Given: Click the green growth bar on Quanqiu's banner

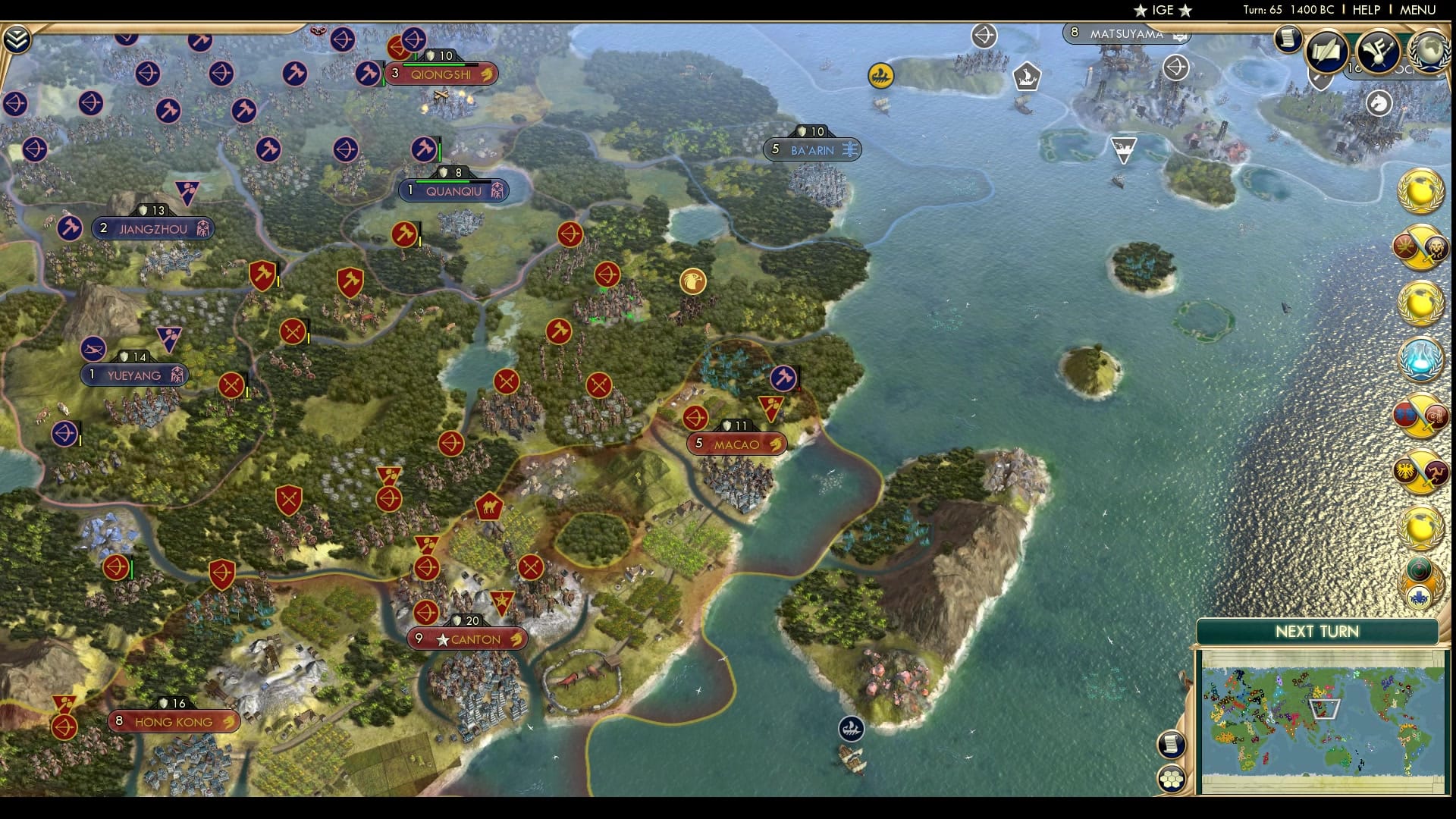Looking at the screenshot, I should tap(442, 182).
